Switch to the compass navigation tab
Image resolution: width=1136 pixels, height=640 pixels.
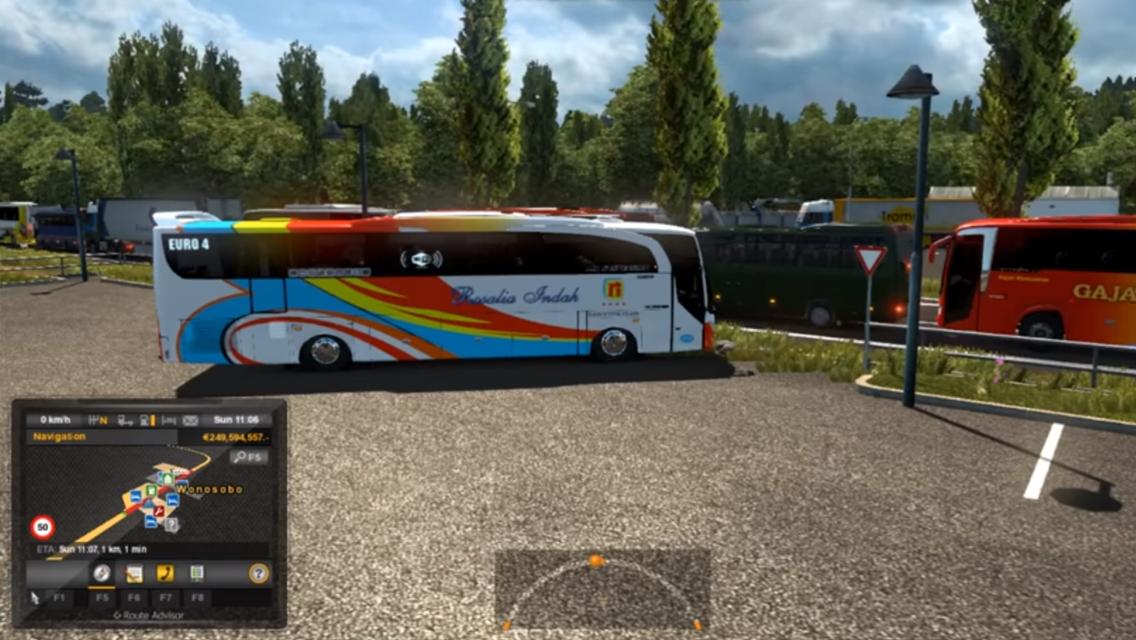102,573
